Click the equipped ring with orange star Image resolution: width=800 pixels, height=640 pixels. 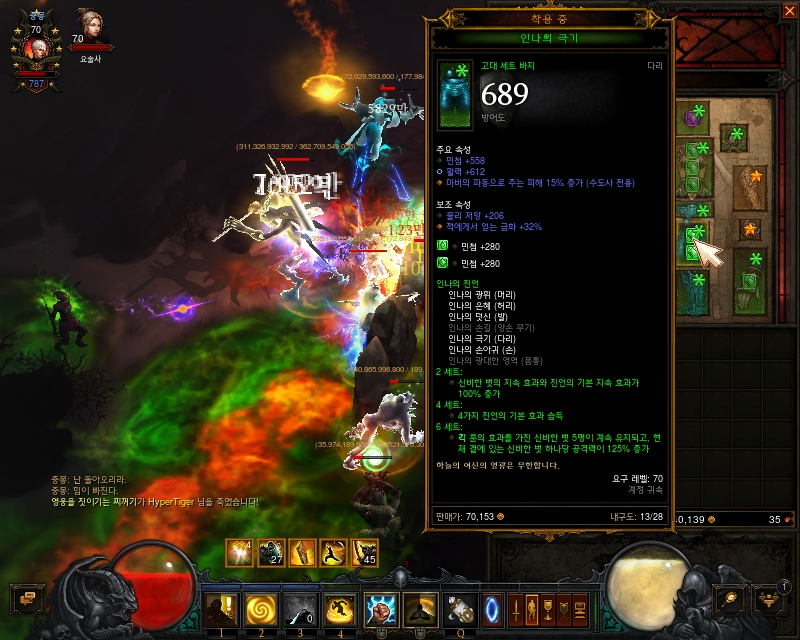click(x=749, y=229)
